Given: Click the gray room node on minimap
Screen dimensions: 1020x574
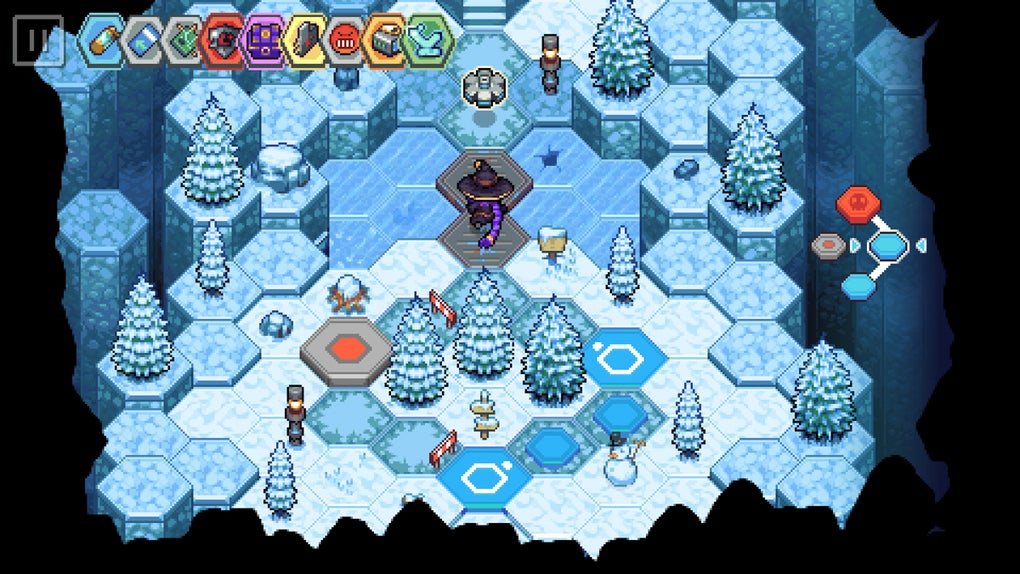Looking at the screenshot, I should [x=829, y=245].
